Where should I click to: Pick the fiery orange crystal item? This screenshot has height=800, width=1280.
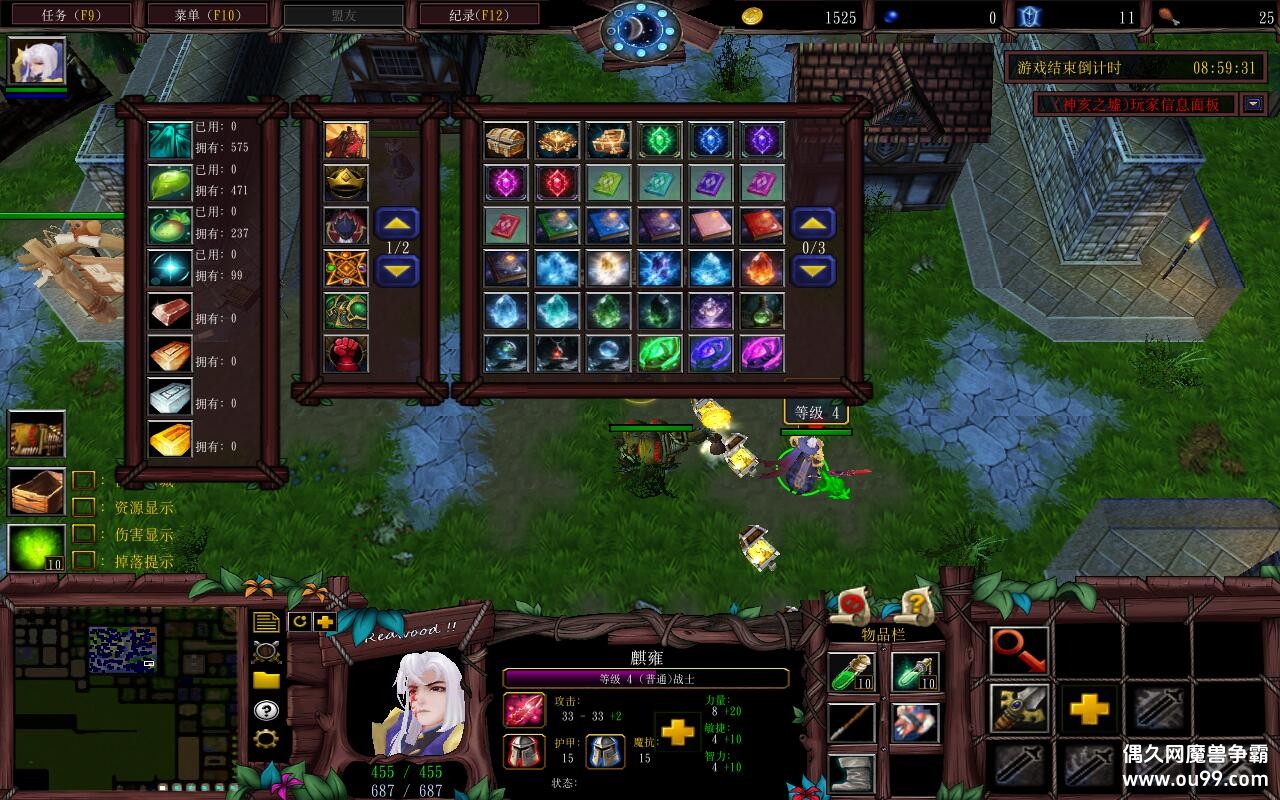pyautogui.click(x=762, y=268)
